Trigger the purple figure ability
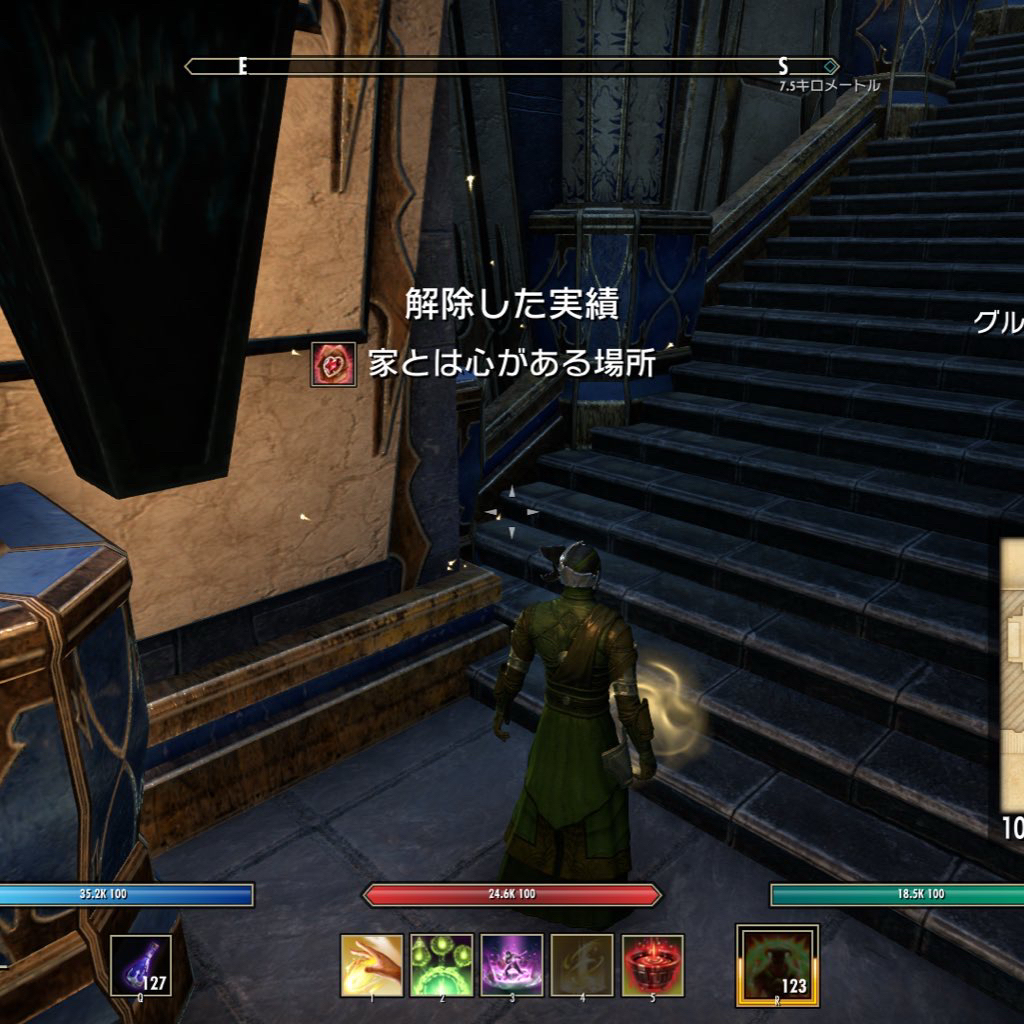This screenshot has height=1024, width=1024. (512, 965)
